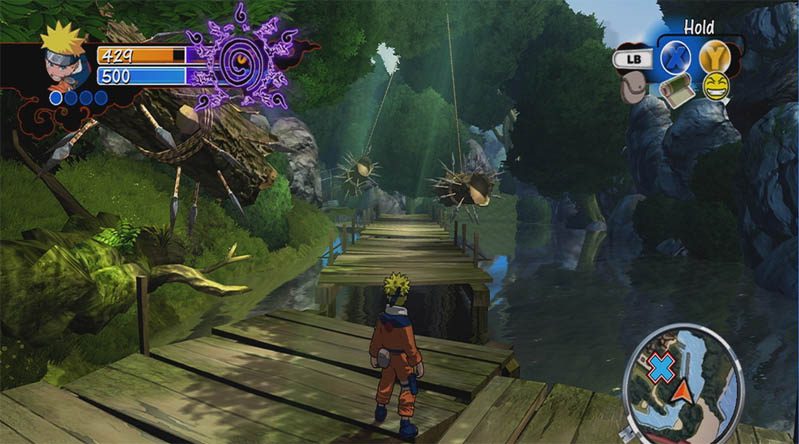The height and width of the screenshot is (444, 799).
Task: Click the blue X marker on the minimap
Action: point(661,368)
